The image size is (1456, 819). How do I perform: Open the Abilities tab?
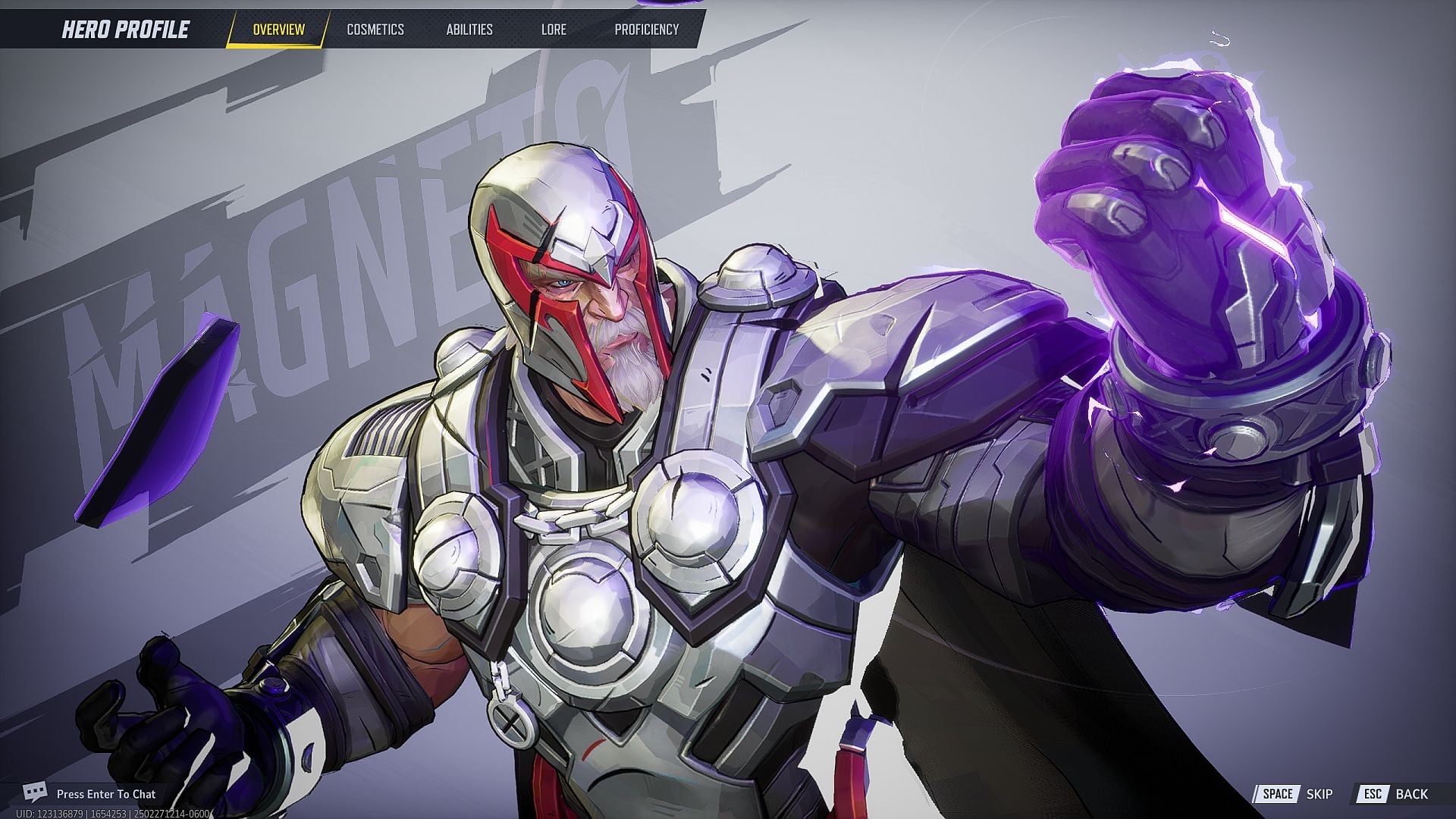point(470,30)
